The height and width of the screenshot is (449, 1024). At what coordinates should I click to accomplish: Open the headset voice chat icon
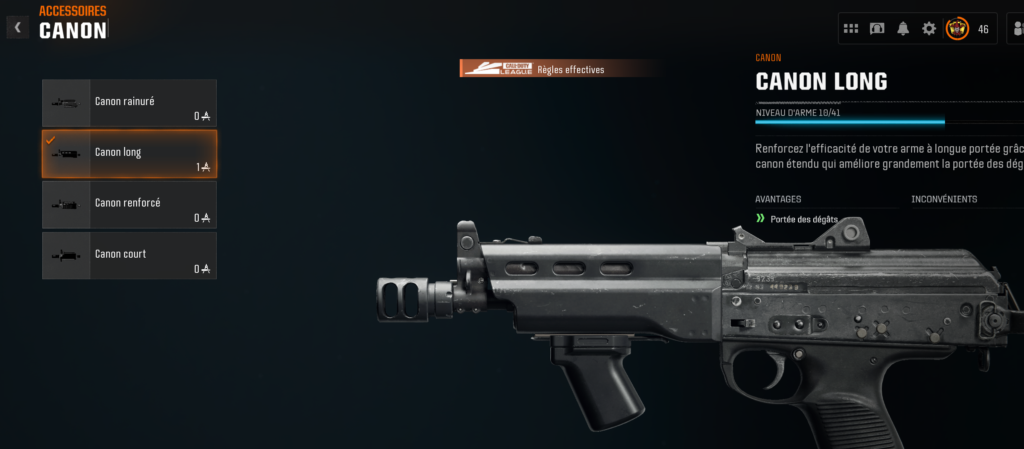point(877,29)
